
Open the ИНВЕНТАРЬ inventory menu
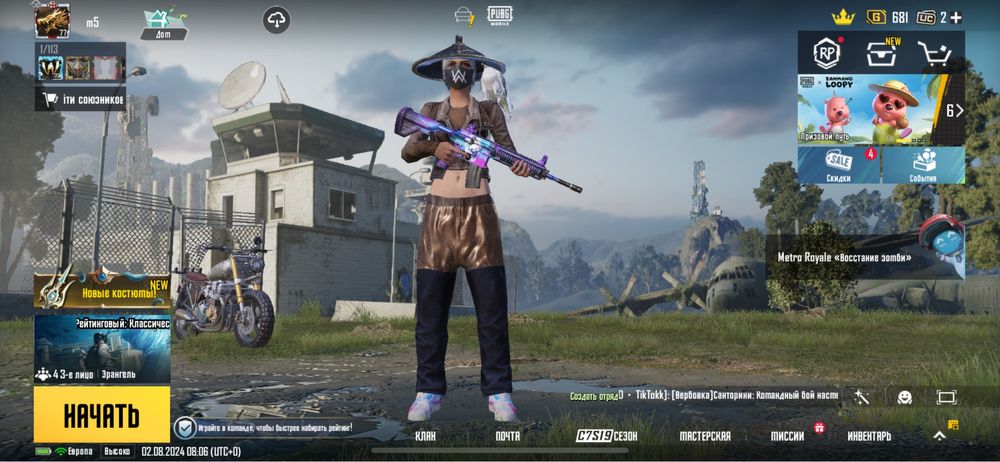869,436
